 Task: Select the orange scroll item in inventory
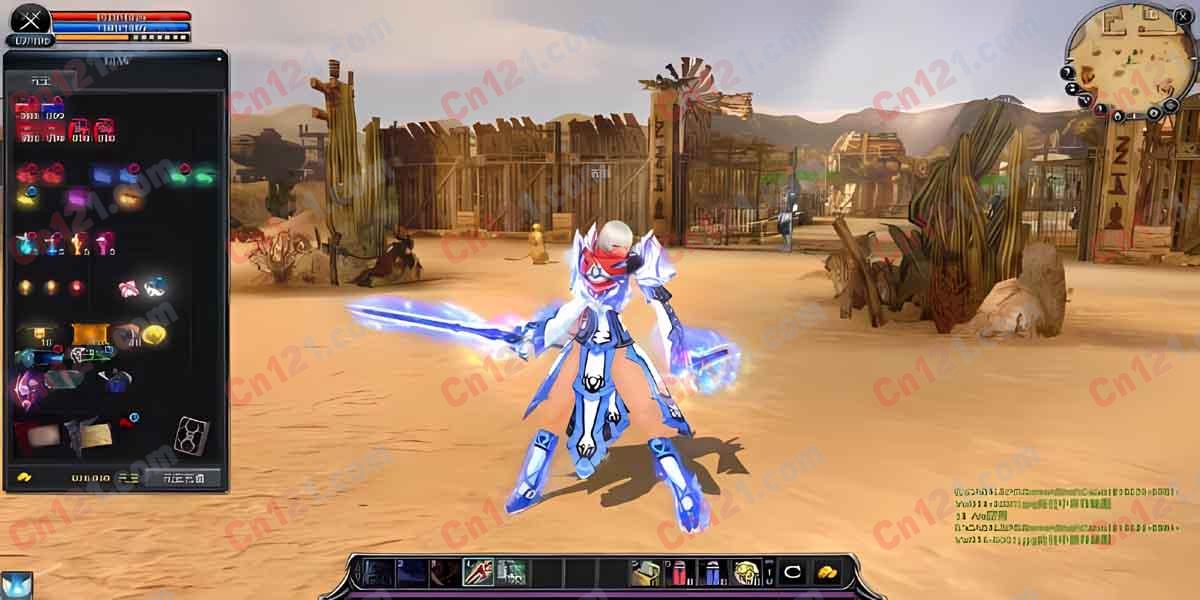[x=88, y=334]
